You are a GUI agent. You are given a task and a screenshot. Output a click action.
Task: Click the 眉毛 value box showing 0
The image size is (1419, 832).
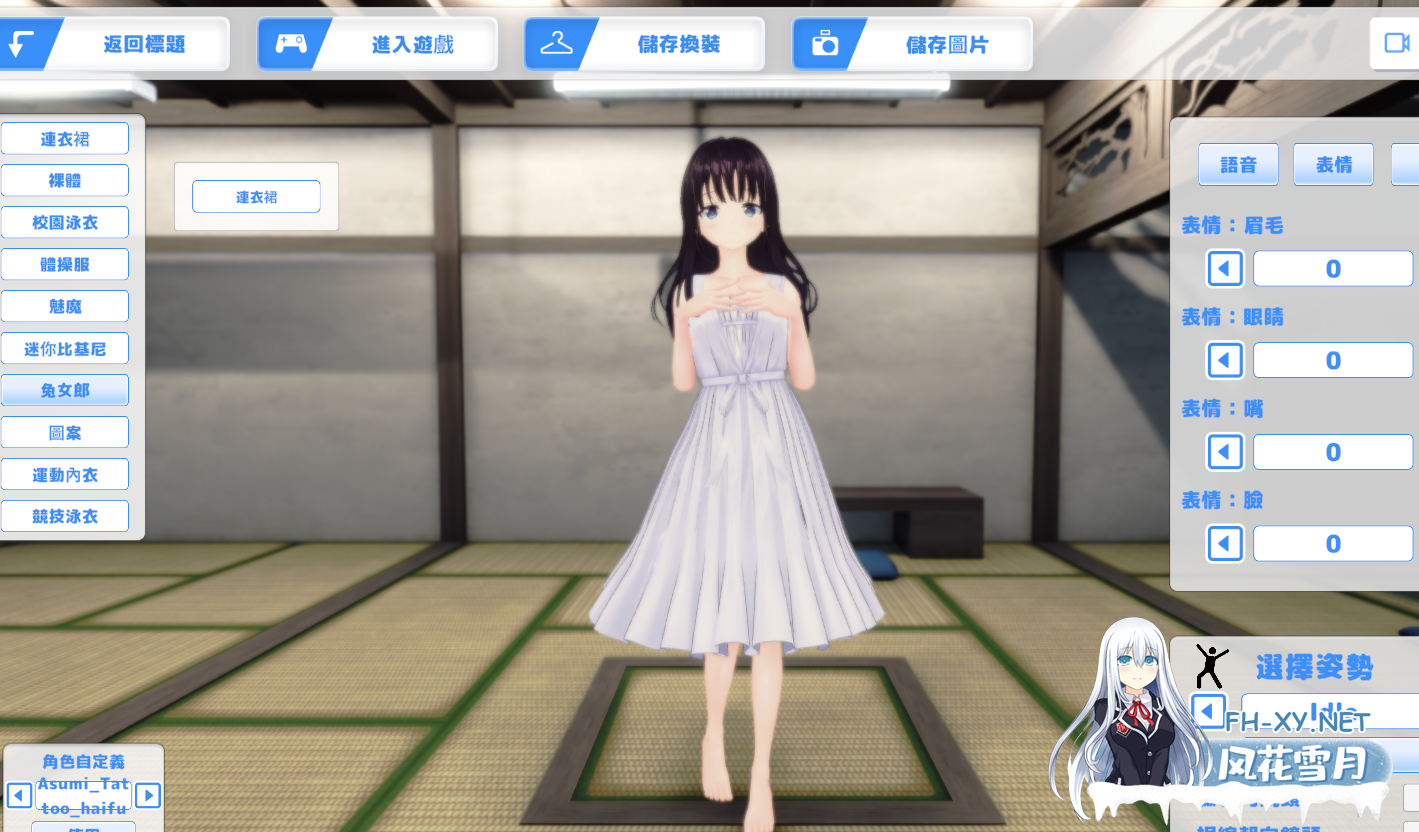[1333, 268]
